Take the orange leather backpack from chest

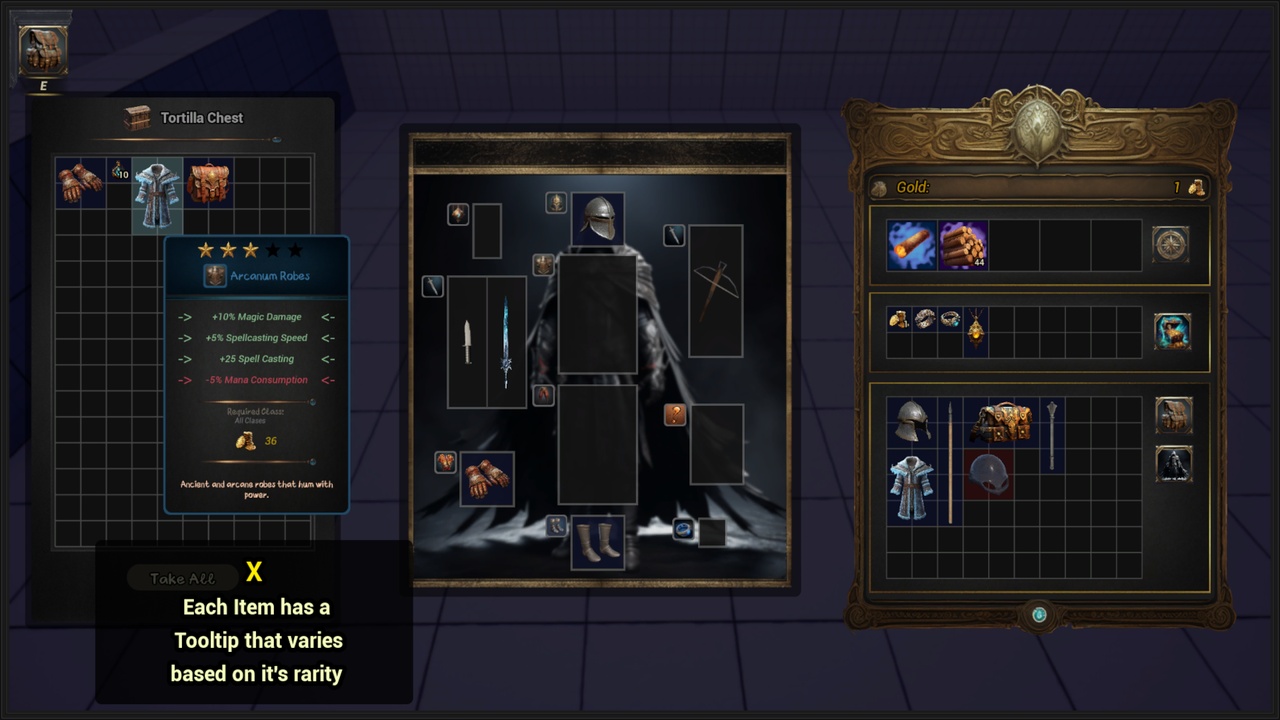point(208,183)
